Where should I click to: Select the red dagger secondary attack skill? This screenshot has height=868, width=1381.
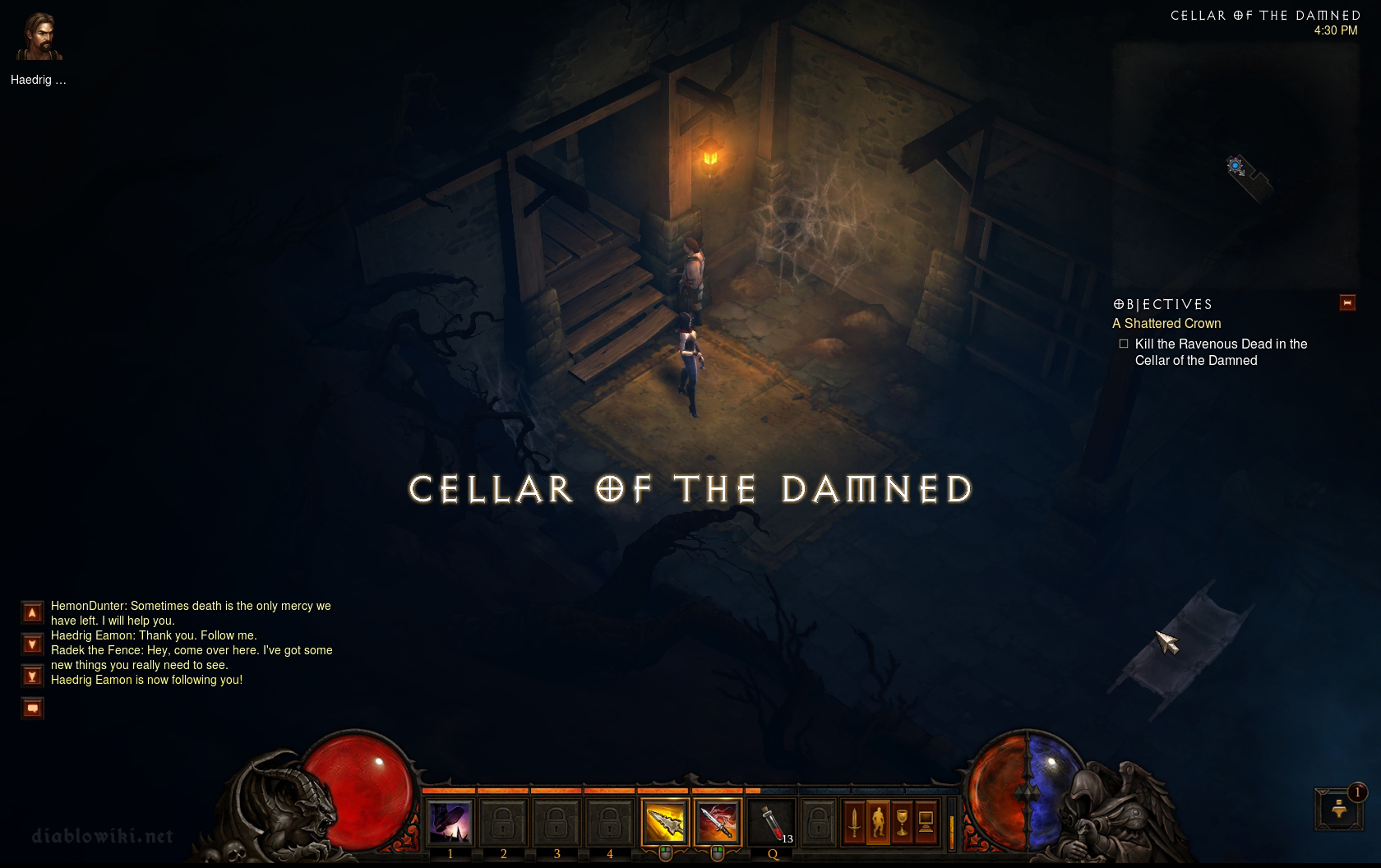(x=717, y=822)
